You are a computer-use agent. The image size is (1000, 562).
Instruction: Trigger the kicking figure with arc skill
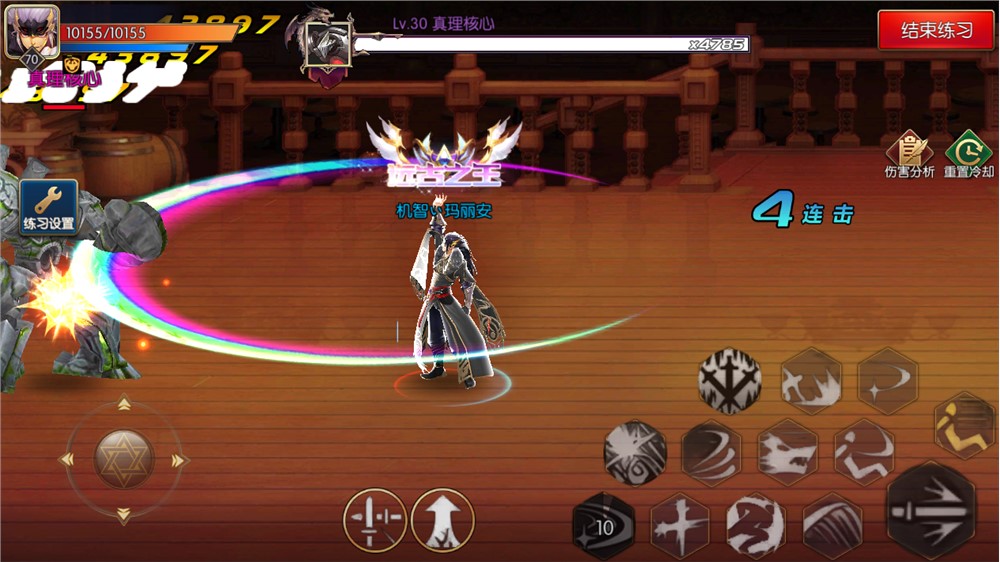point(864,451)
